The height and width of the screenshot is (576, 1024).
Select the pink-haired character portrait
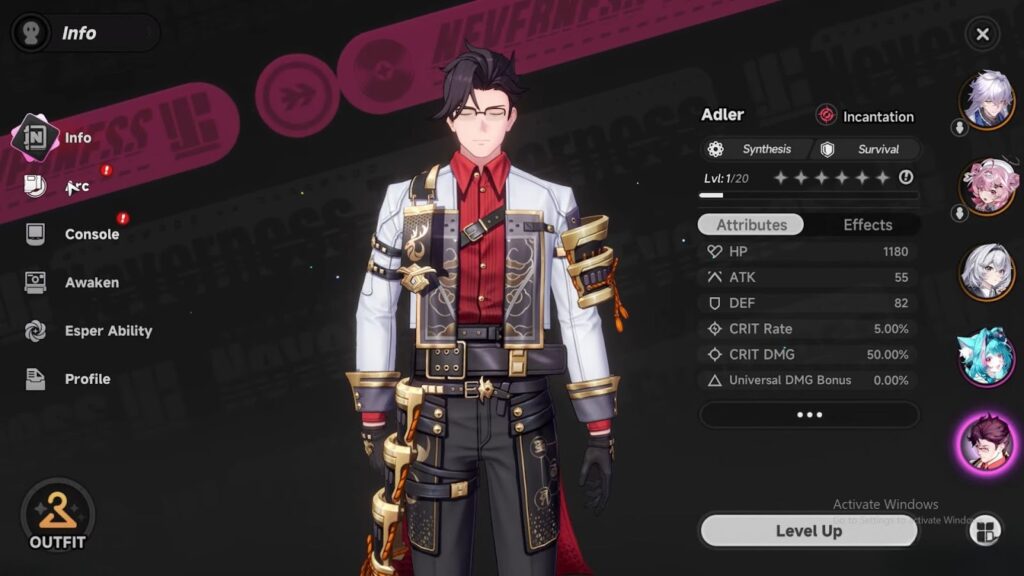tap(987, 185)
